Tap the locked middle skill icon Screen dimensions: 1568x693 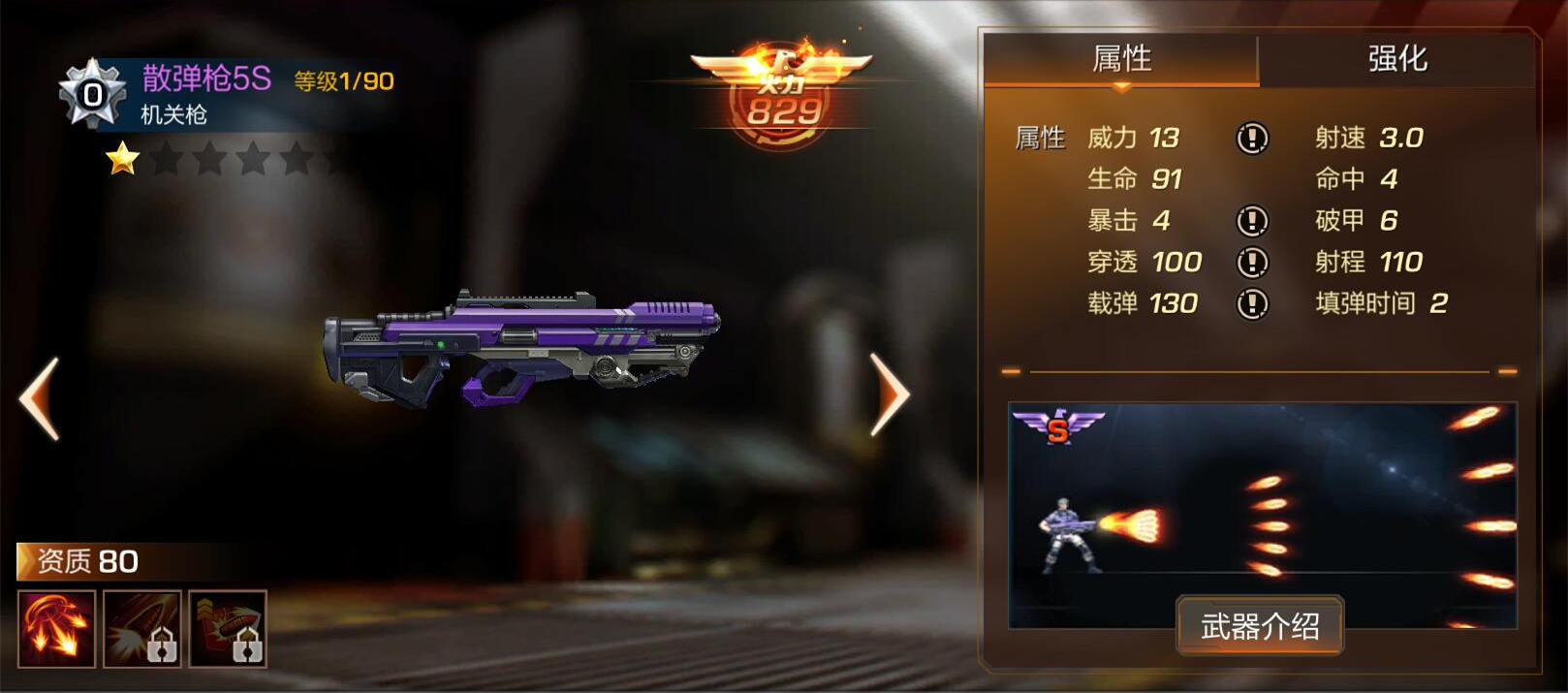142,629
